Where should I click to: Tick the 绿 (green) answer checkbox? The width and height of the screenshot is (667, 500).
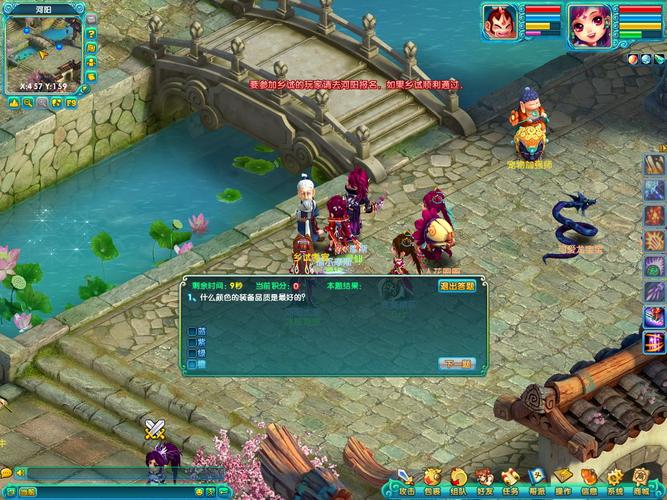192,353
